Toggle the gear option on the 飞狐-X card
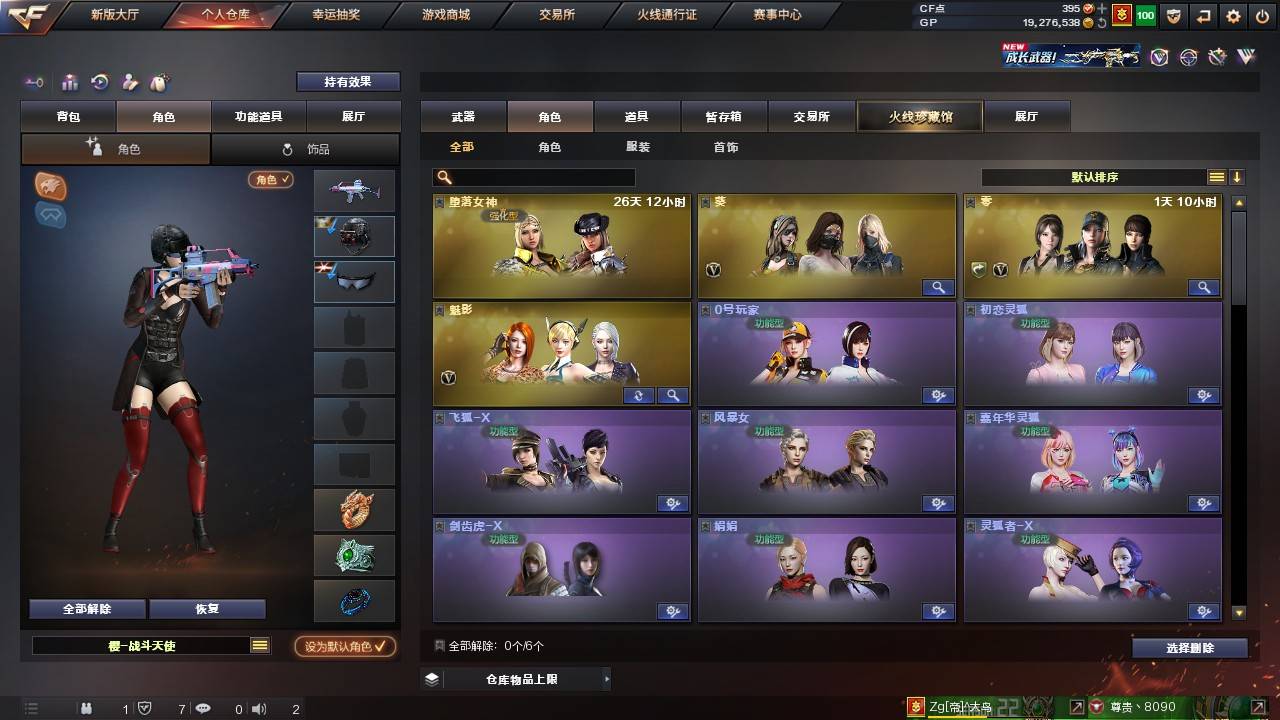 [x=672, y=503]
